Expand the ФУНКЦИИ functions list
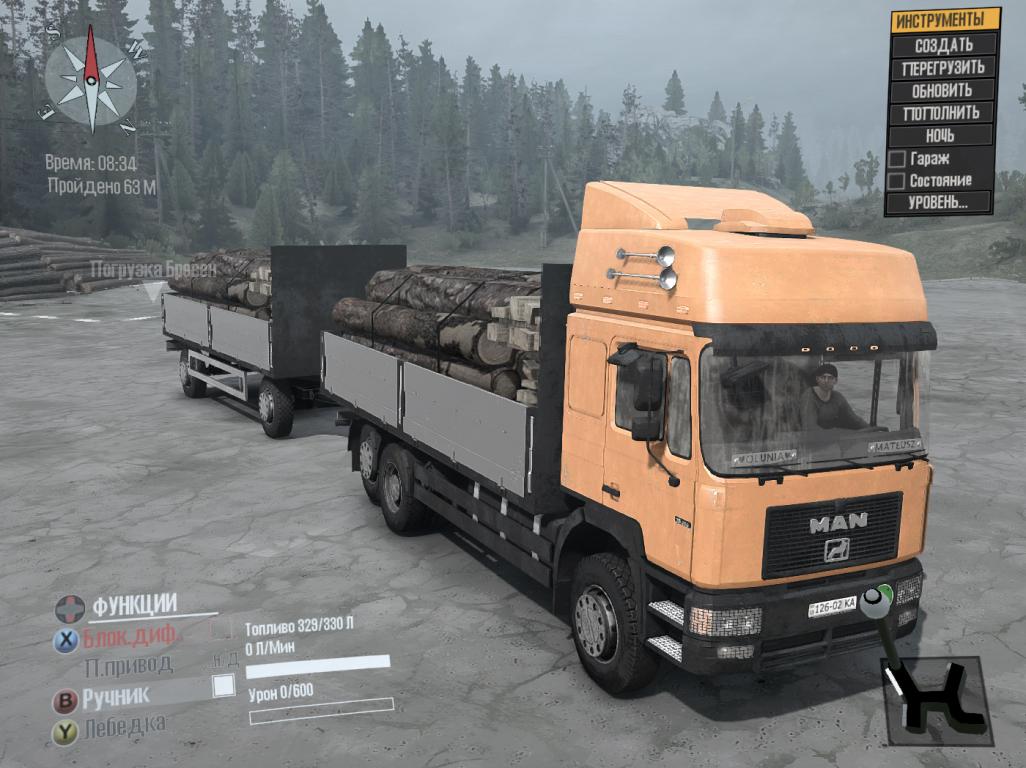The width and height of the screenshot is (1026, 768). click(134, 605)
